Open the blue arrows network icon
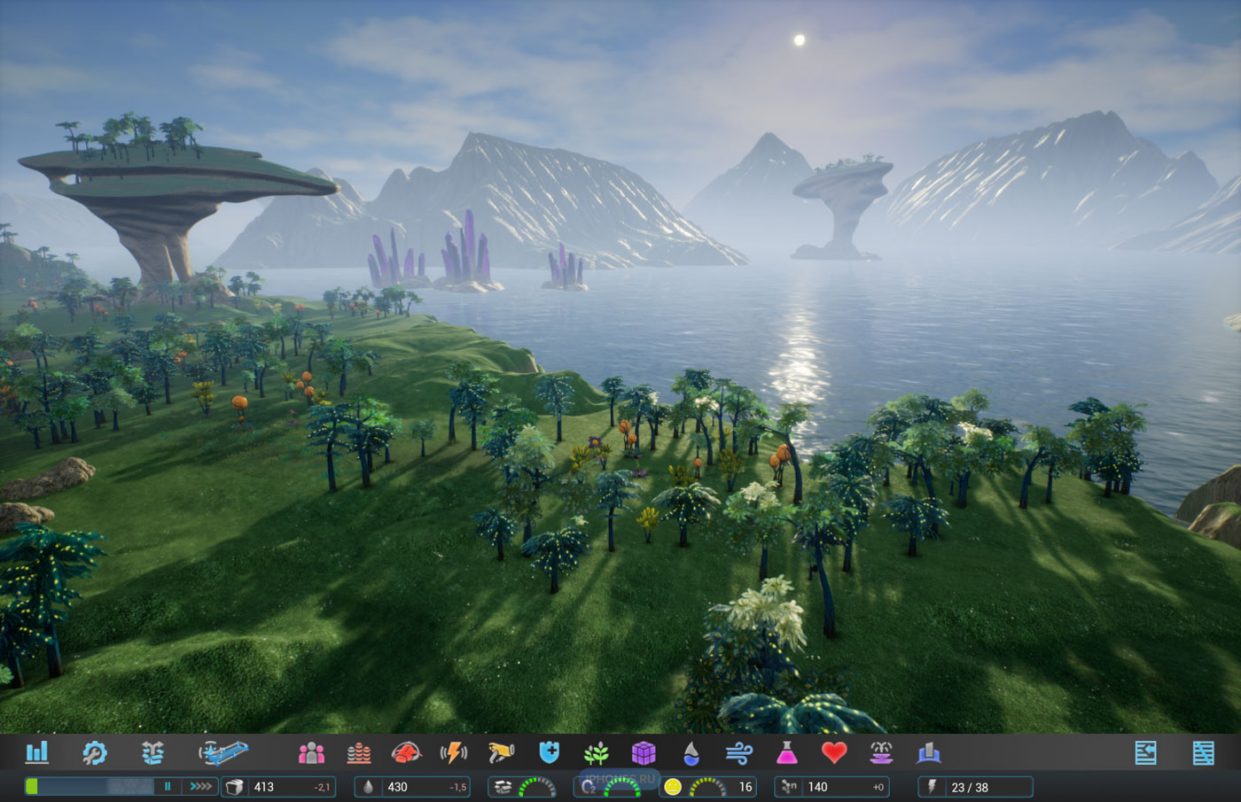This screenshot has height=802, width=1241. [x=152, y=752]
